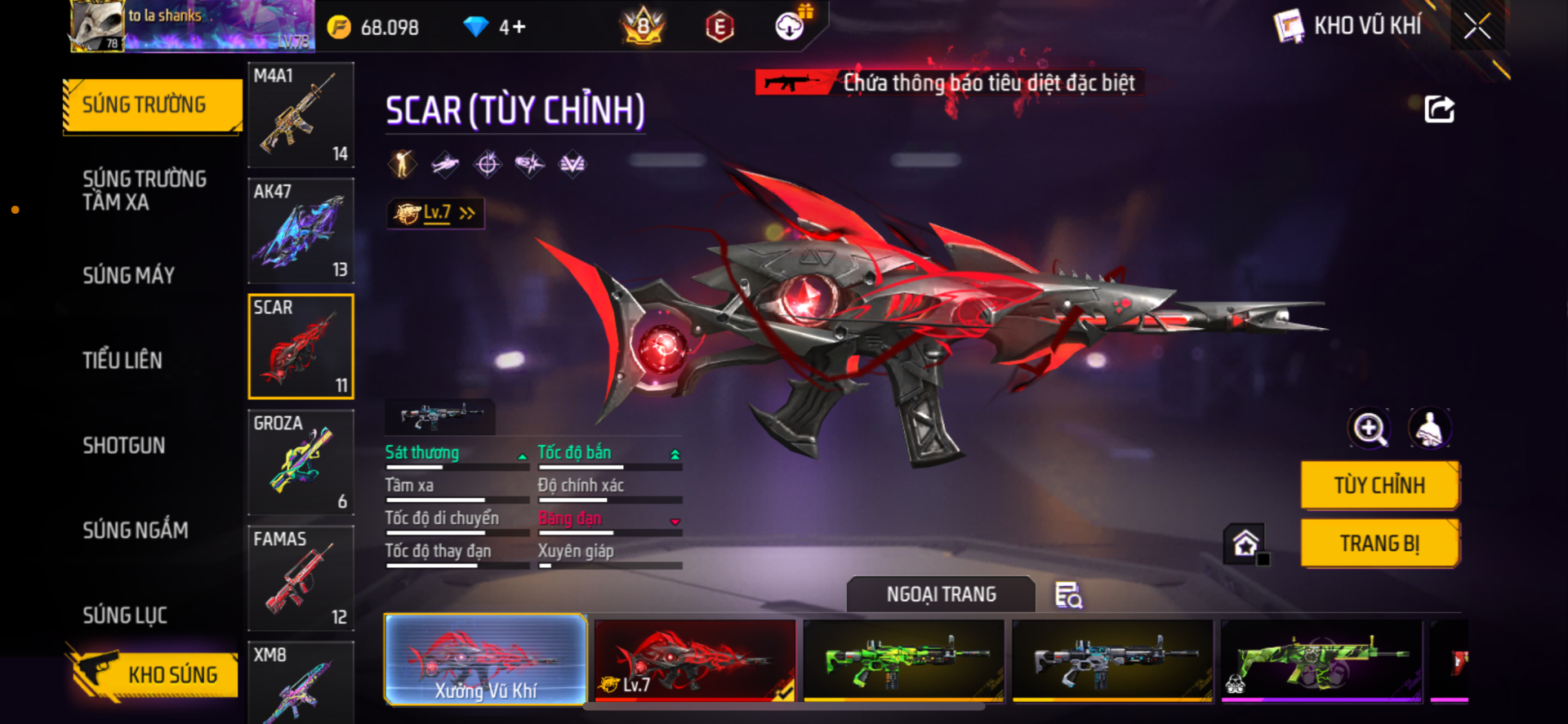Click the Tùy Chỉnh customize button
This screenshot has height=724, width=1568.
1379,486
